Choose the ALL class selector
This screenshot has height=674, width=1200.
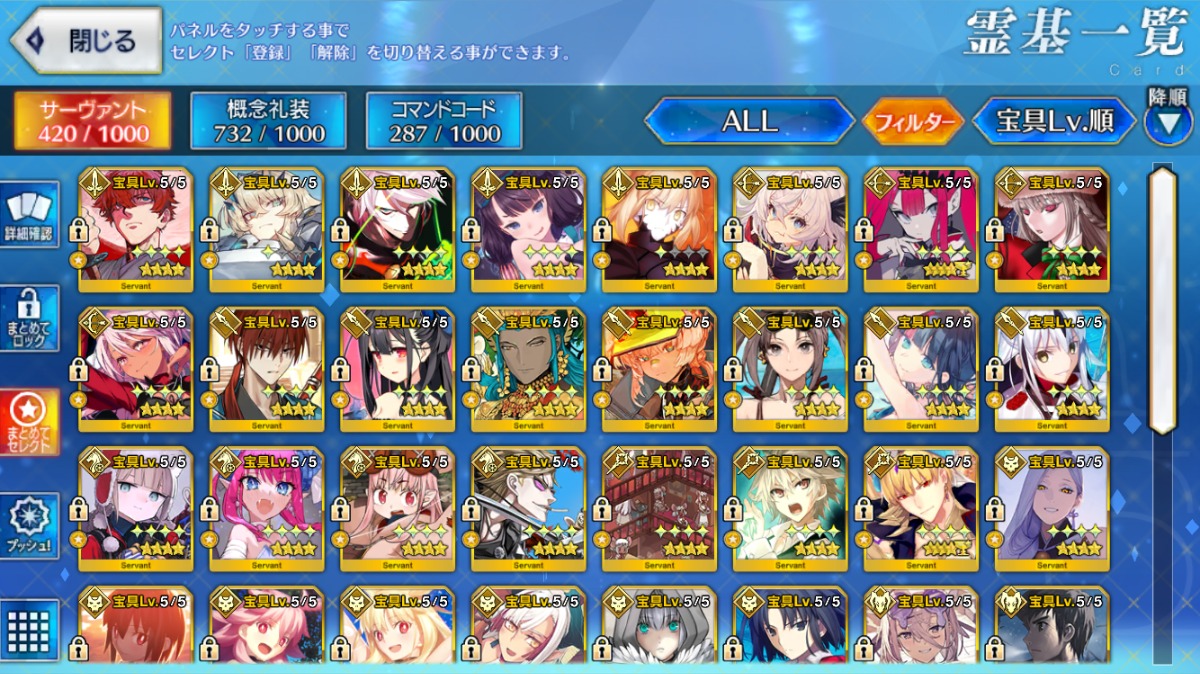pyautogui.click(x=749, y=122)
